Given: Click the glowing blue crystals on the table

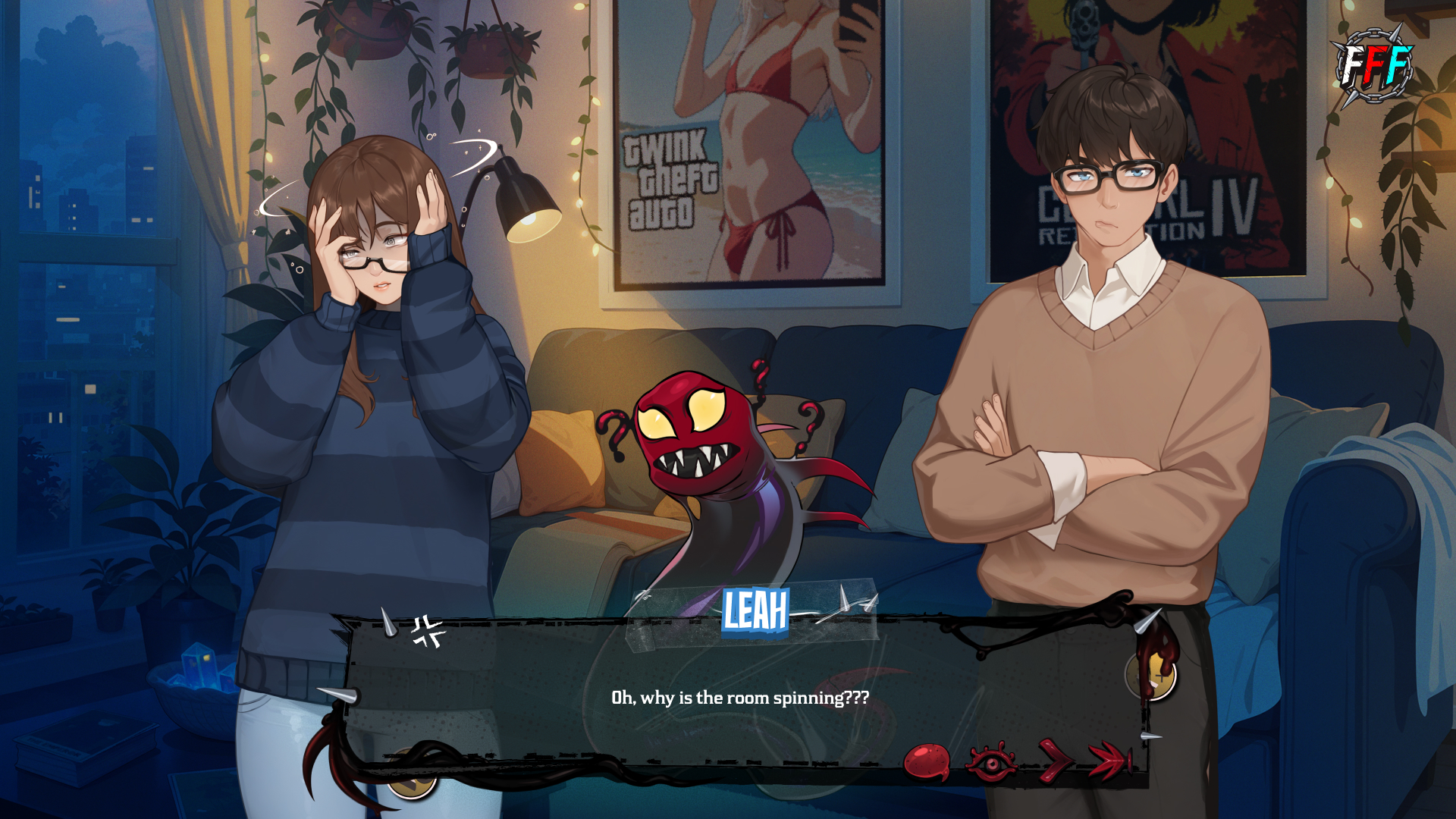Looking at the screenshot, I should [199, 666].
